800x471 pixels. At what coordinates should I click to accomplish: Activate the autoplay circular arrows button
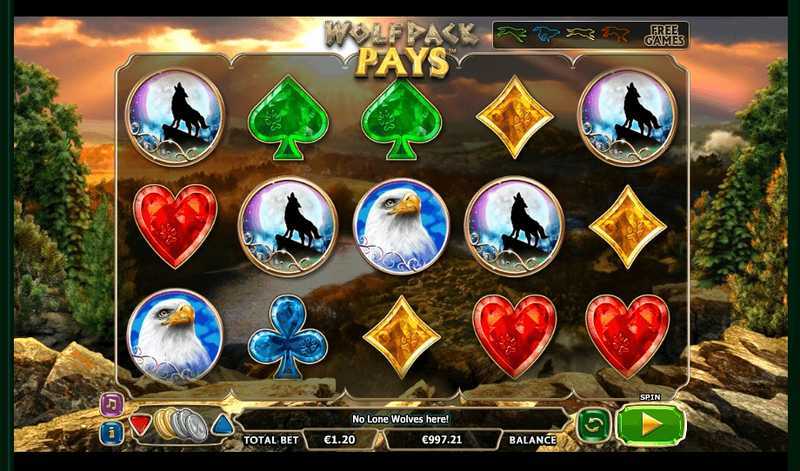coord(593,425)
